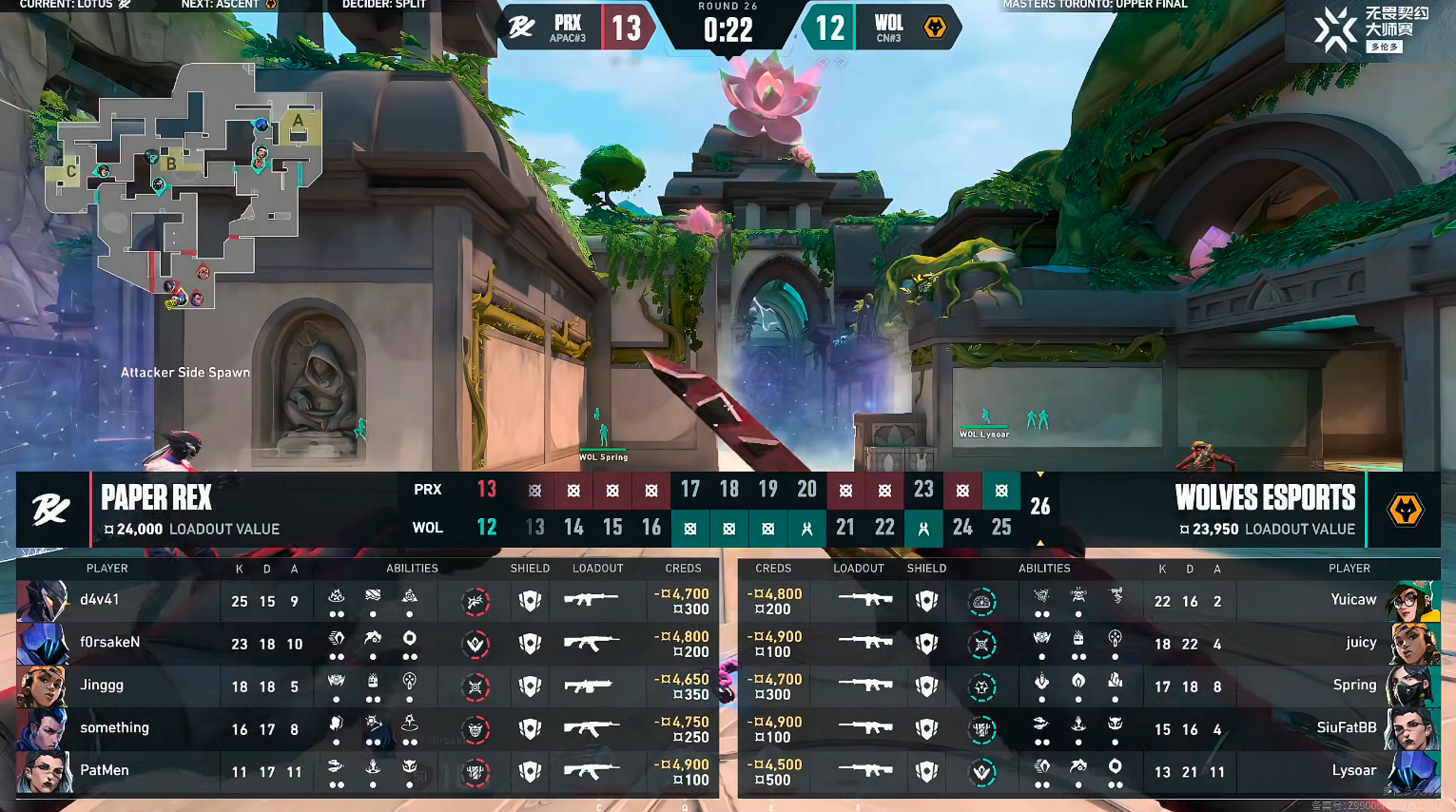
Task: Click d4v41's agent portrait
Action: click(x=44, y=601)
